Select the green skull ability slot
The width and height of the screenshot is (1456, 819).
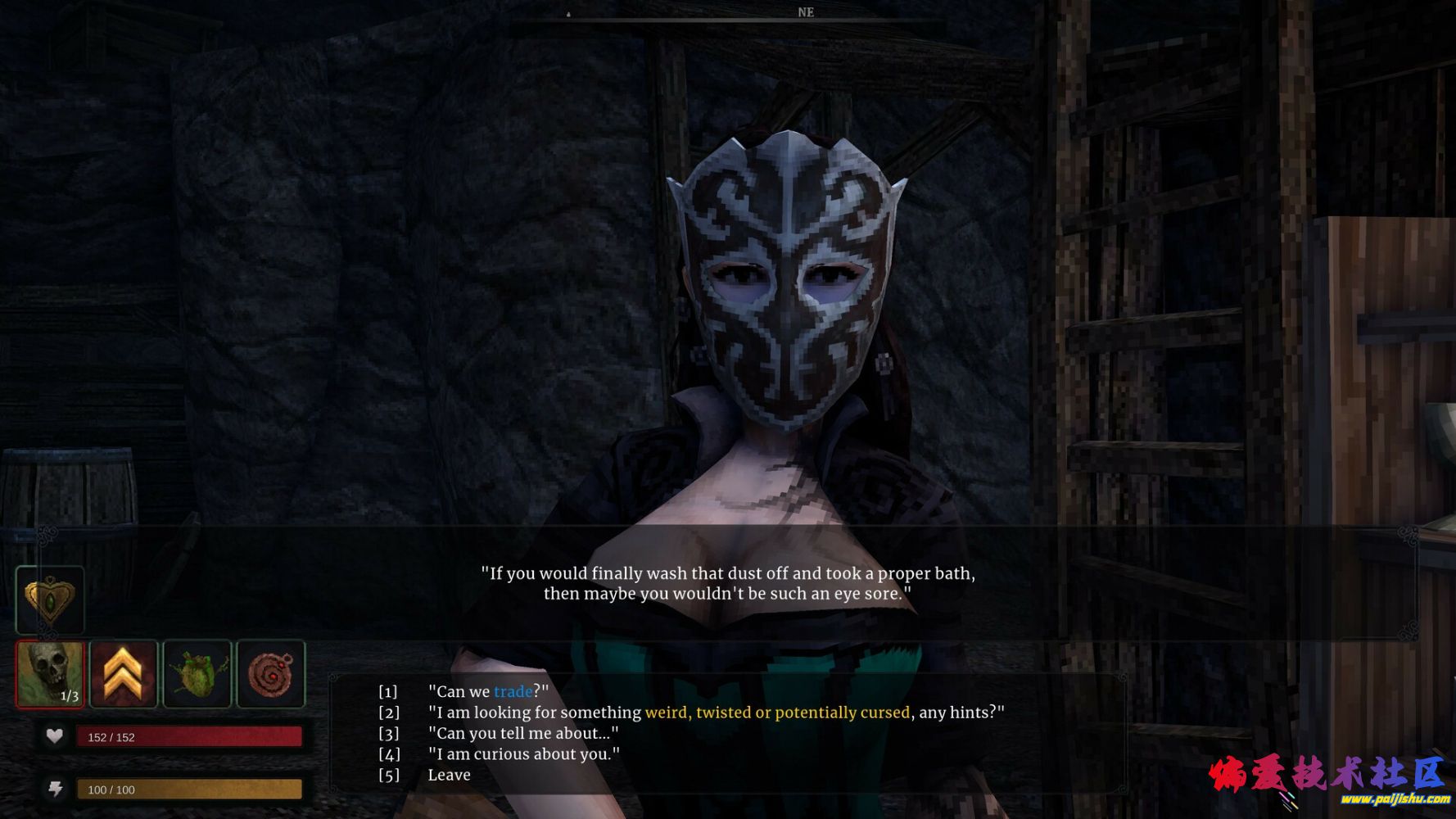50,674
